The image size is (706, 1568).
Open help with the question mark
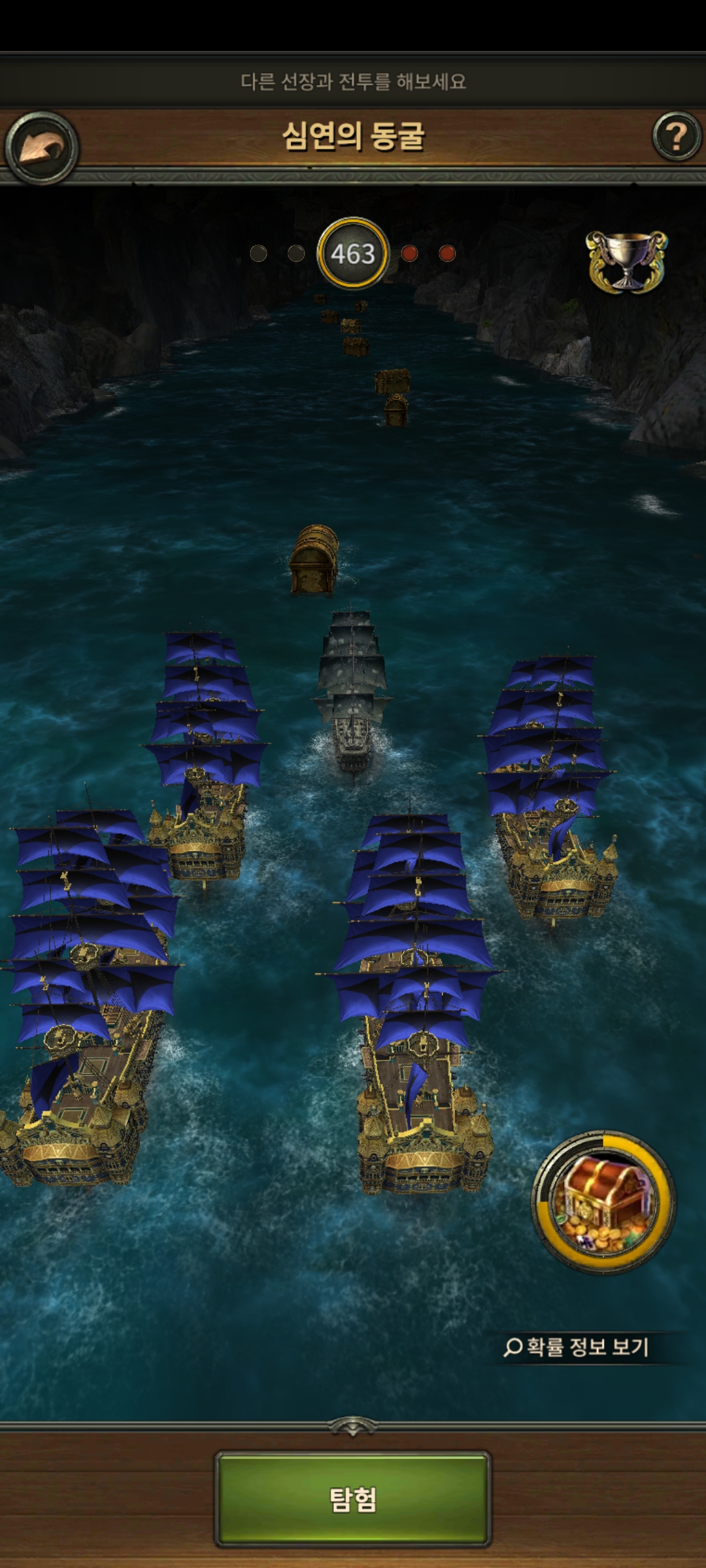point(677,137)
